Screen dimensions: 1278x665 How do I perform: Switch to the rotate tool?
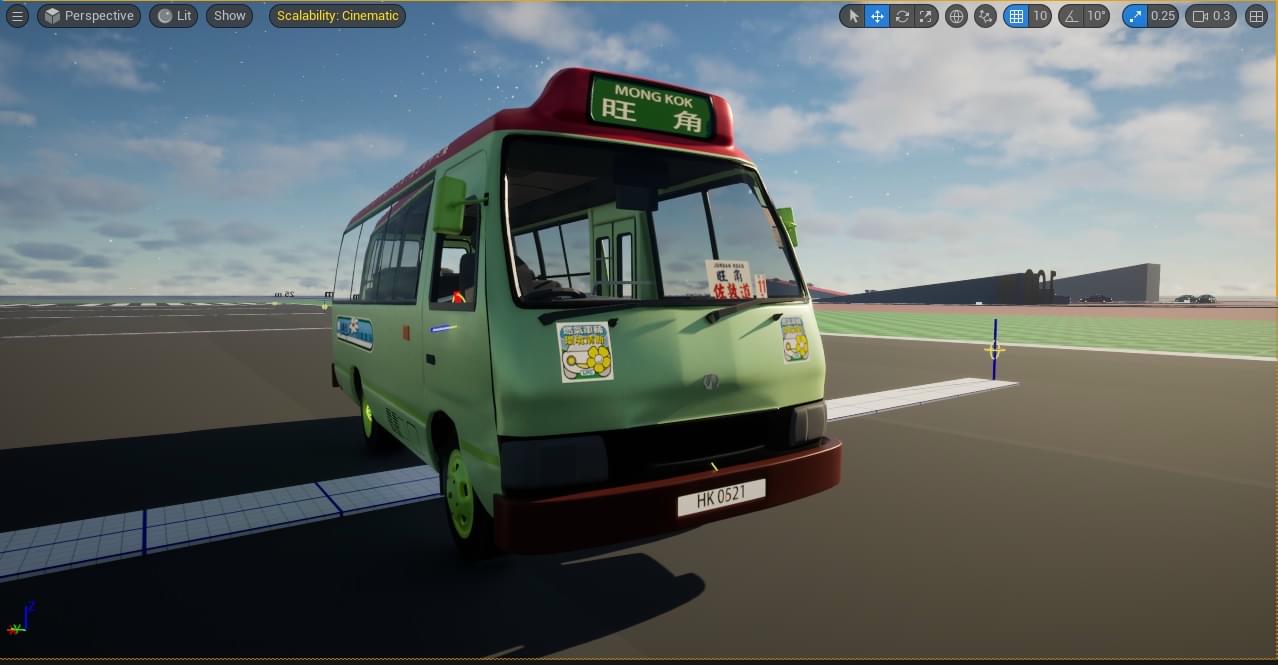point(902,16)
